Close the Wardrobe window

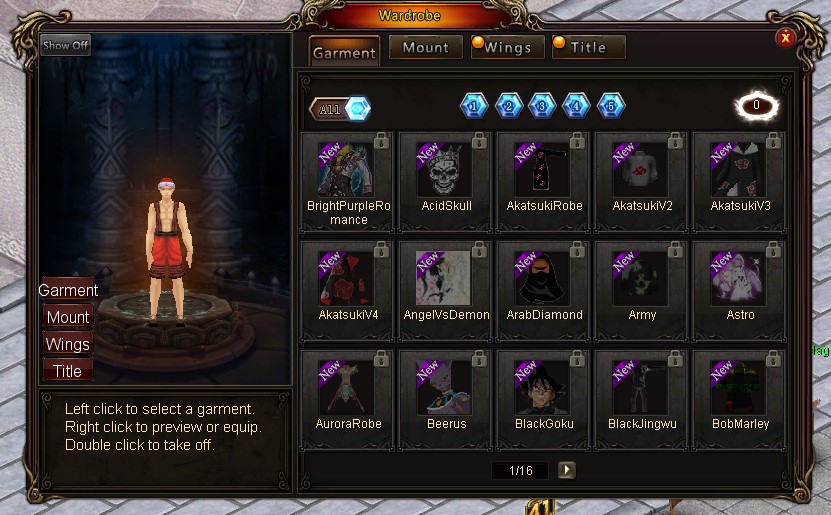pyautogui.click(x=786, y=37)
